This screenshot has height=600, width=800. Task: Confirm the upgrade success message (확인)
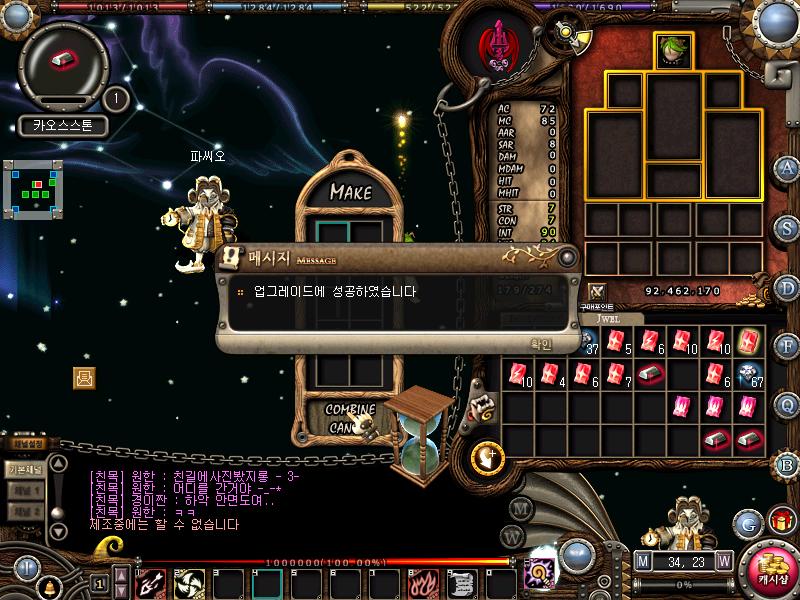(x=541, y=343)
